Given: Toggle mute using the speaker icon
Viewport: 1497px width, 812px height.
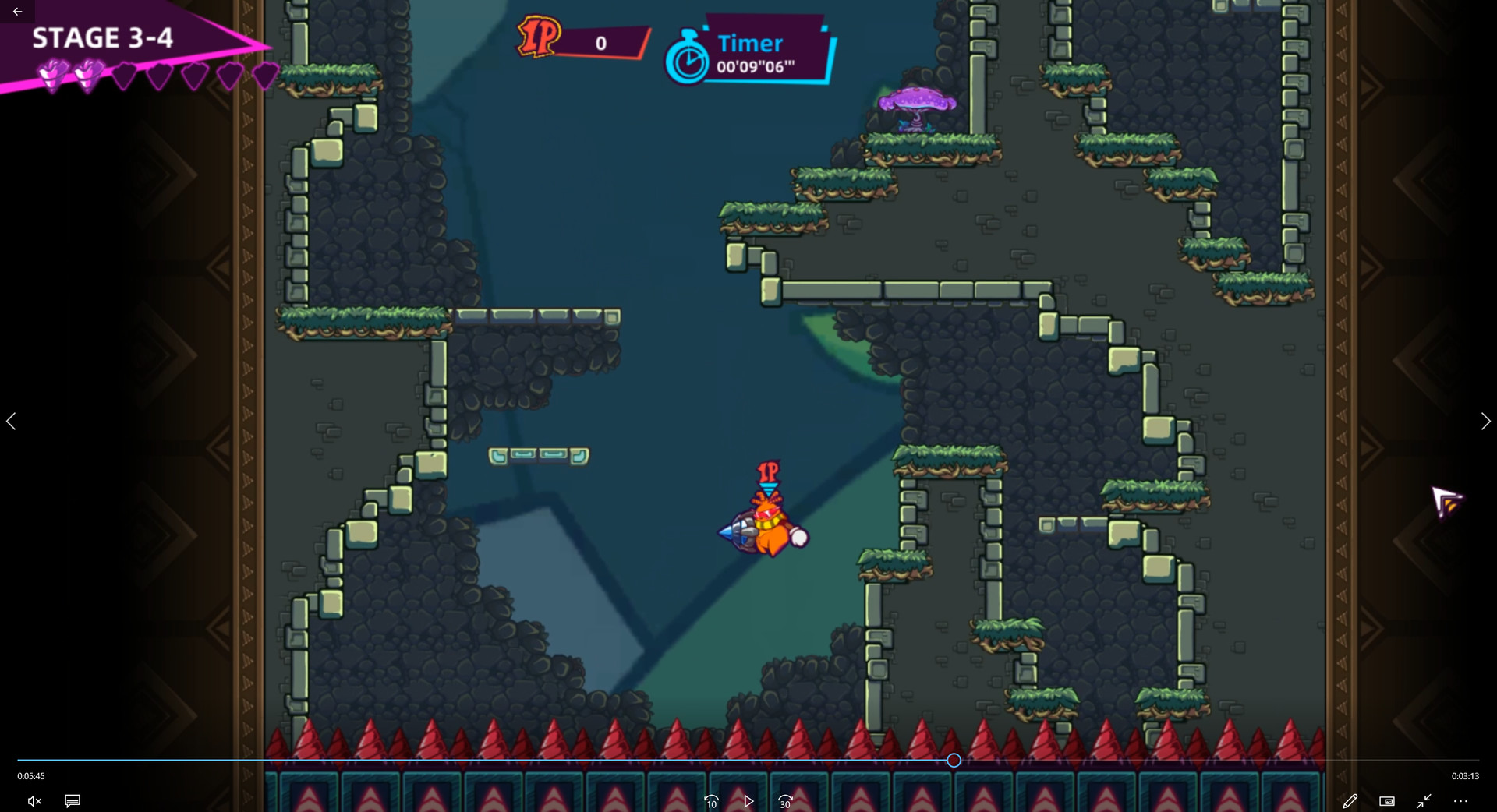Looking at the screenshot, I should pyautogui.click(x=34, y=800).
